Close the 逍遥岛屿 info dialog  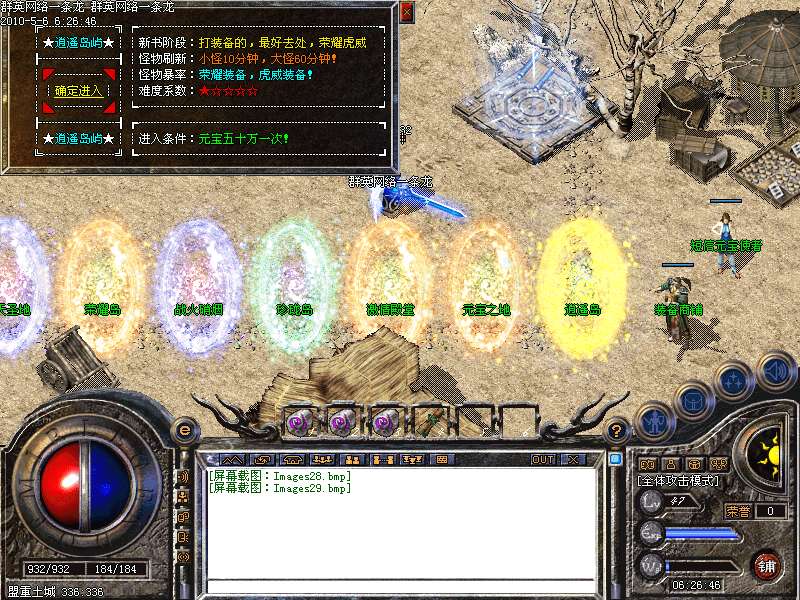[x=406, y=13]
